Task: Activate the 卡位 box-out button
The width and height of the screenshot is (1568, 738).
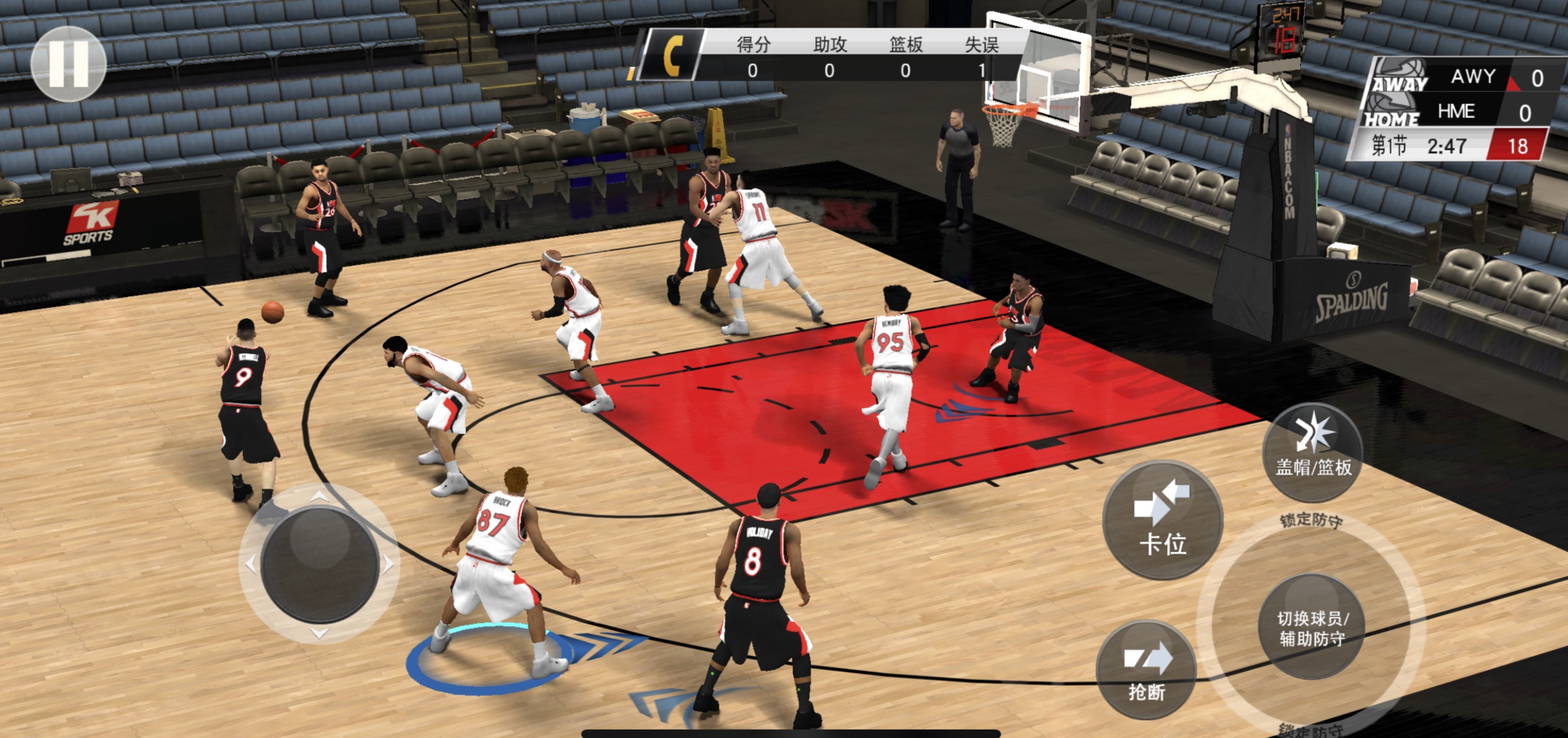Action: pos(1162,520)
